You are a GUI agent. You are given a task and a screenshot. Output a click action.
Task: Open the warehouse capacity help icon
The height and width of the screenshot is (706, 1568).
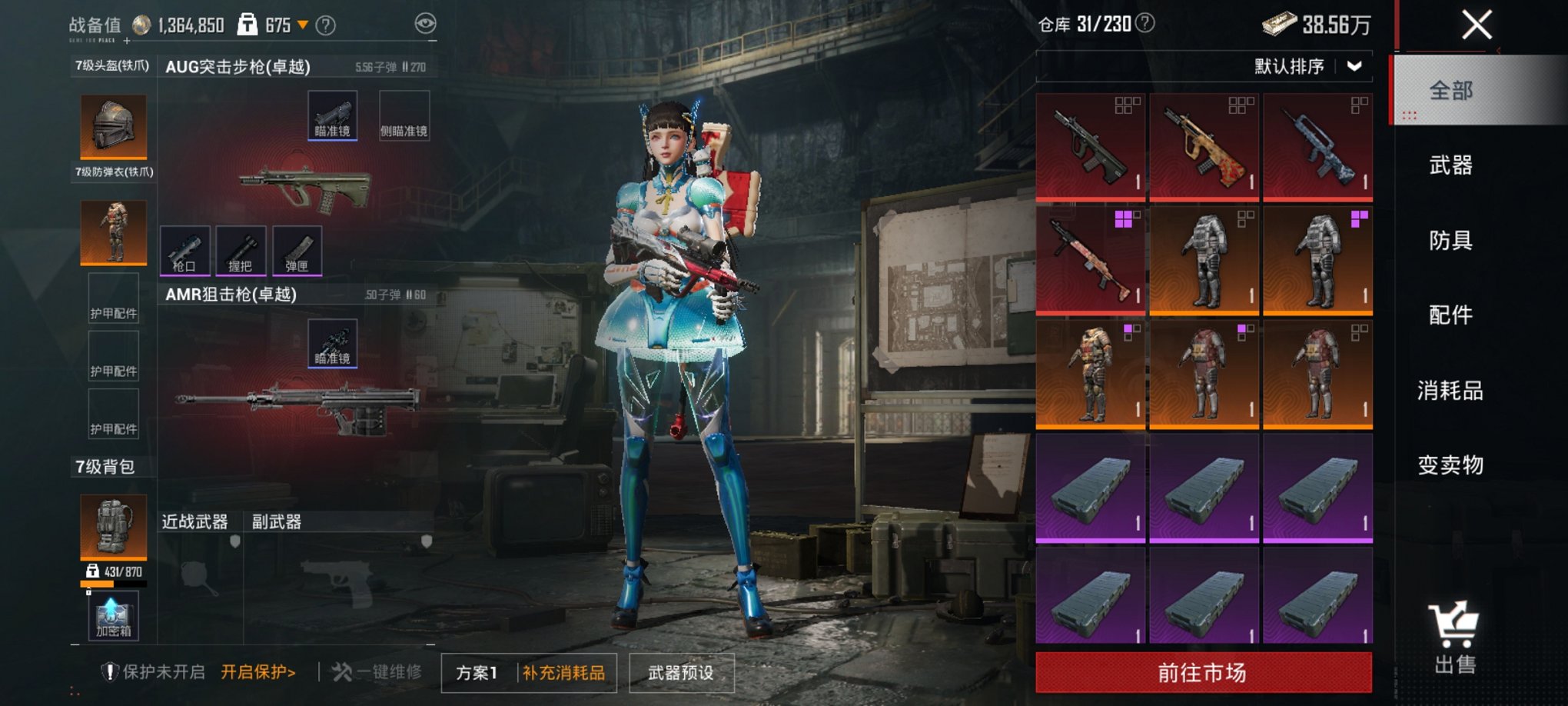point(1145,24)
